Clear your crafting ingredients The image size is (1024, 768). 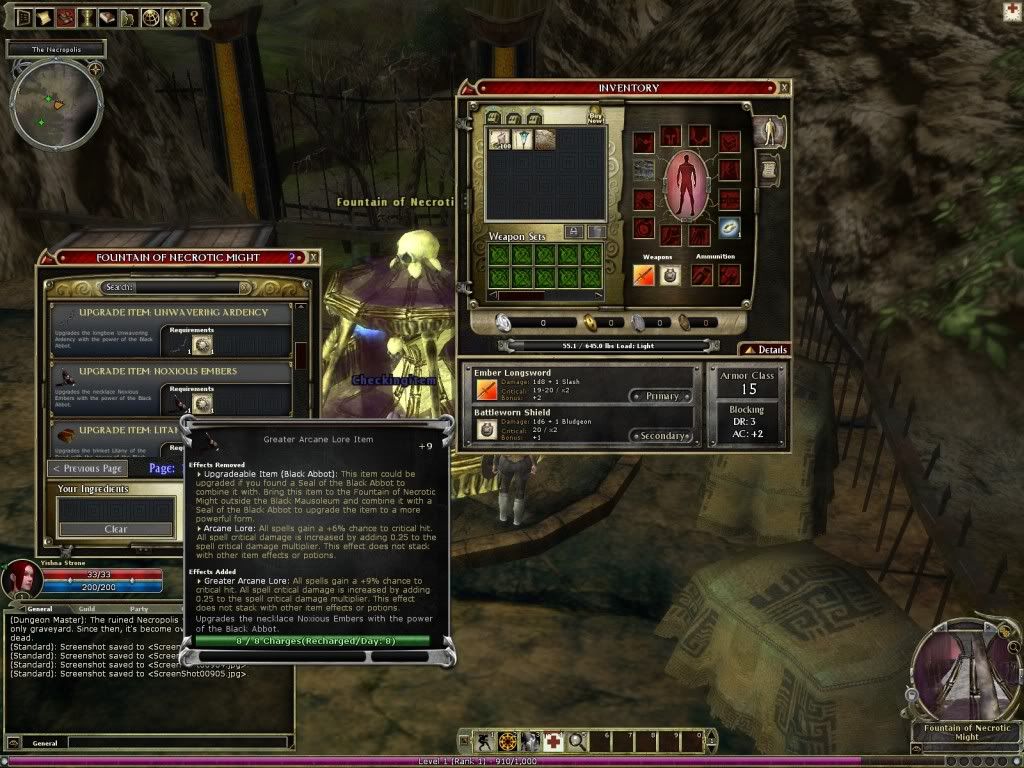(116, 529)
